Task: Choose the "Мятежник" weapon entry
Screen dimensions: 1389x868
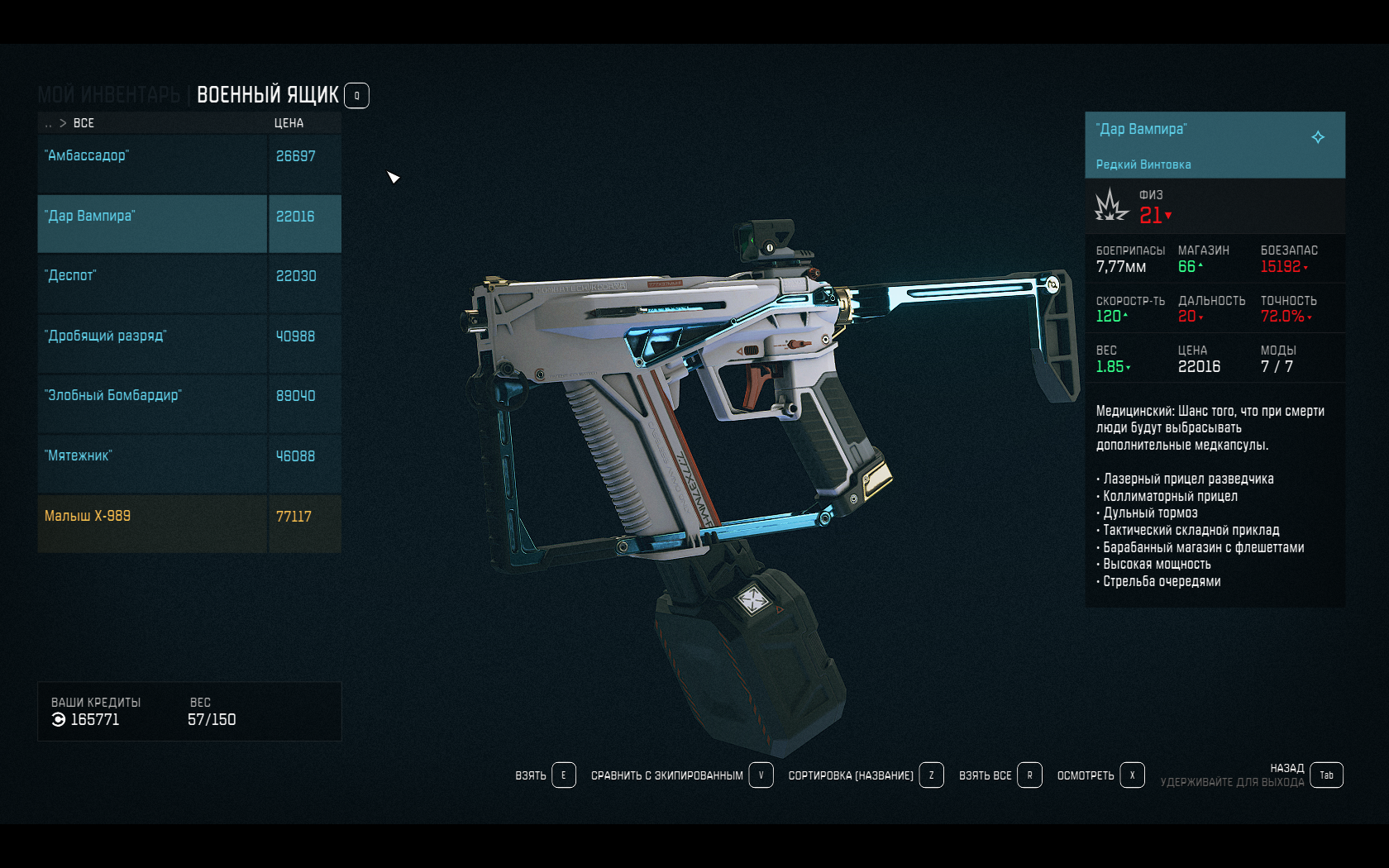Action: coord(153,463)
